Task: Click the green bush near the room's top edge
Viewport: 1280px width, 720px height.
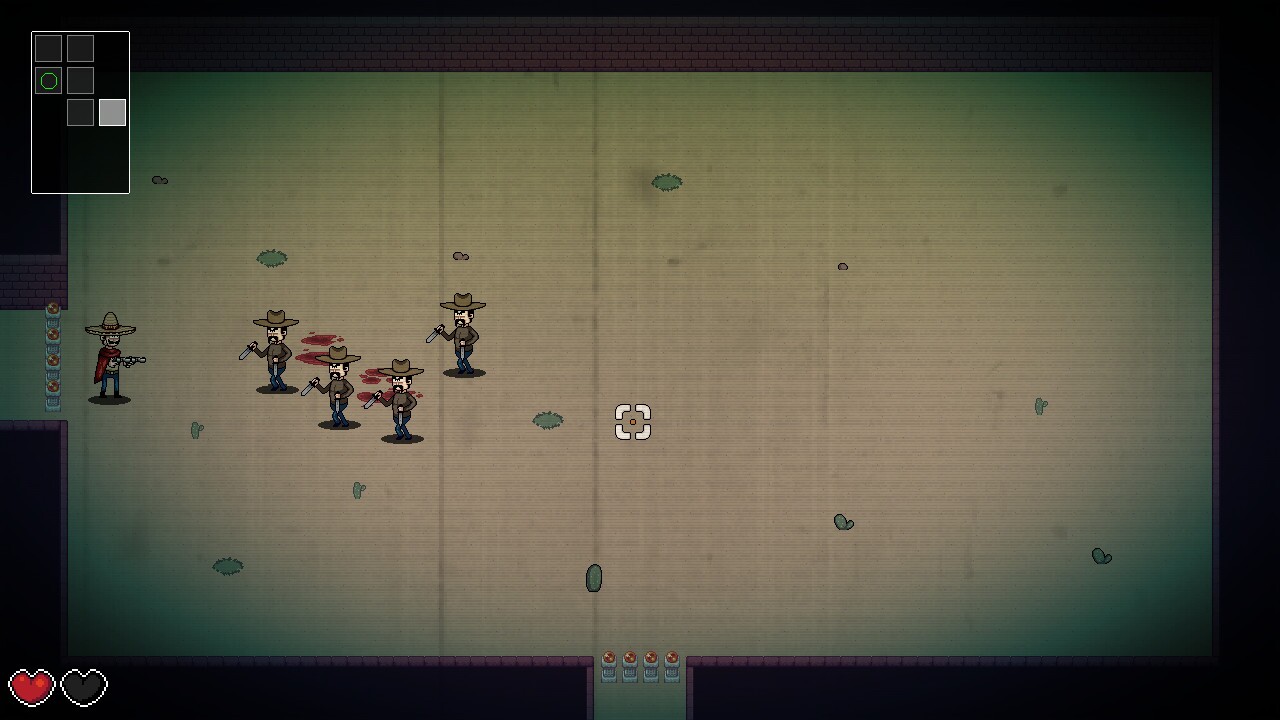Action: 665,182
